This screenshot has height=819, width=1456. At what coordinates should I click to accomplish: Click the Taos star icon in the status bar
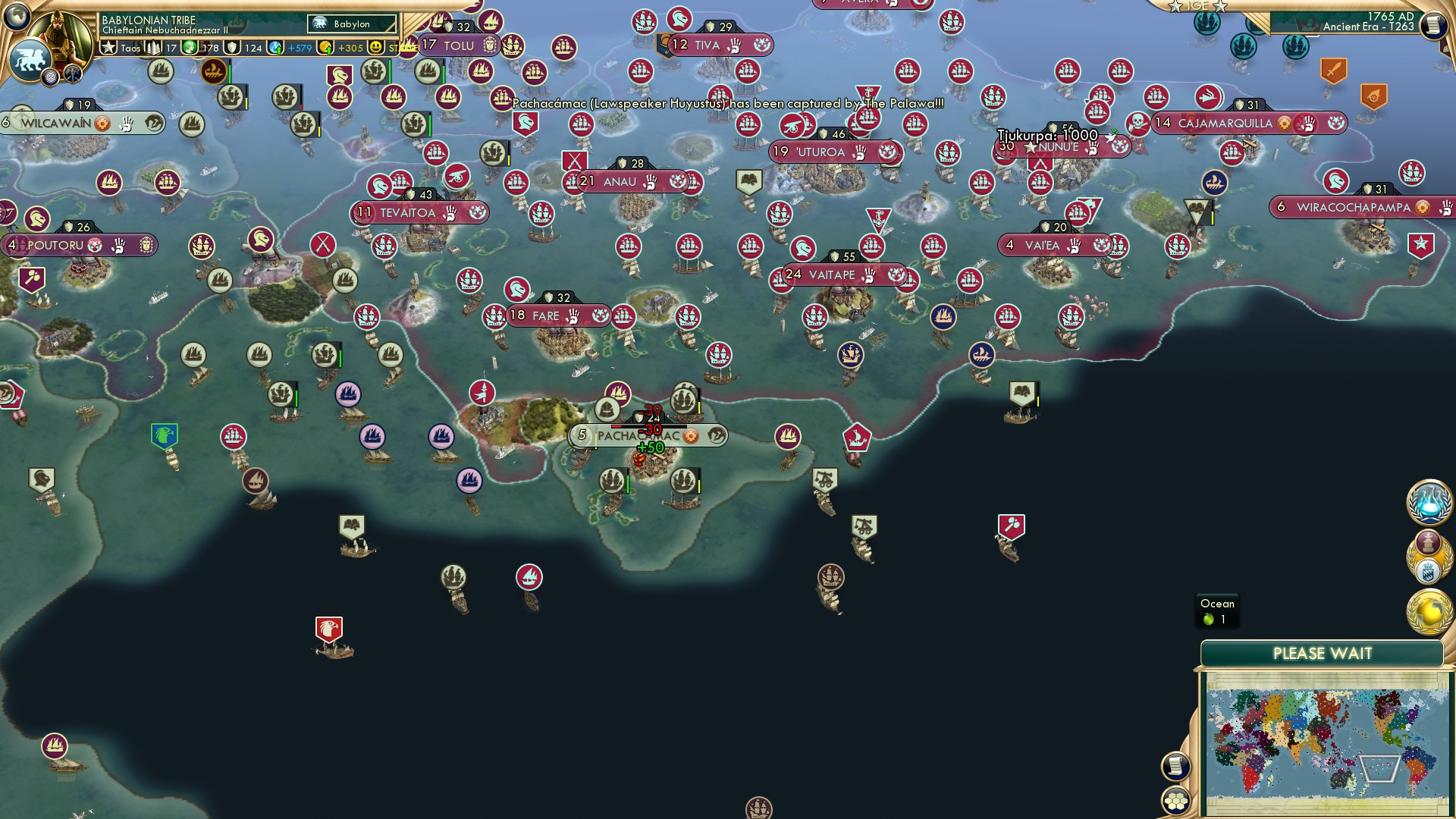click(x=109, y=48)
